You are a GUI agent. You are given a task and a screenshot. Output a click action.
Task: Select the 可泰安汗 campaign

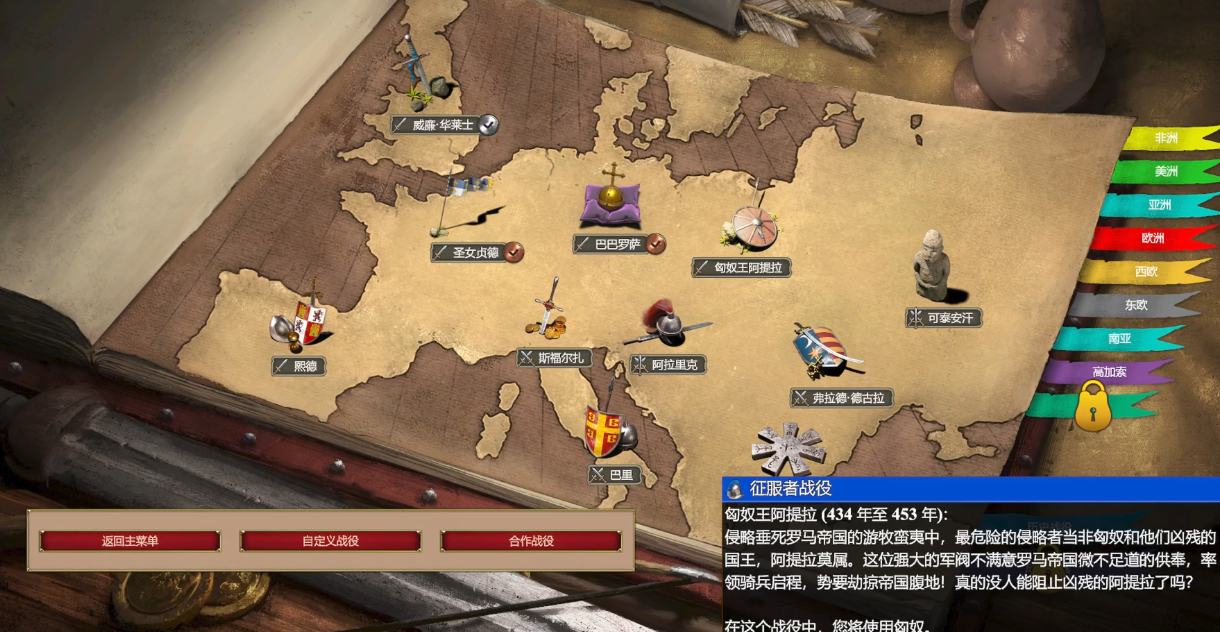pos(943,318)
